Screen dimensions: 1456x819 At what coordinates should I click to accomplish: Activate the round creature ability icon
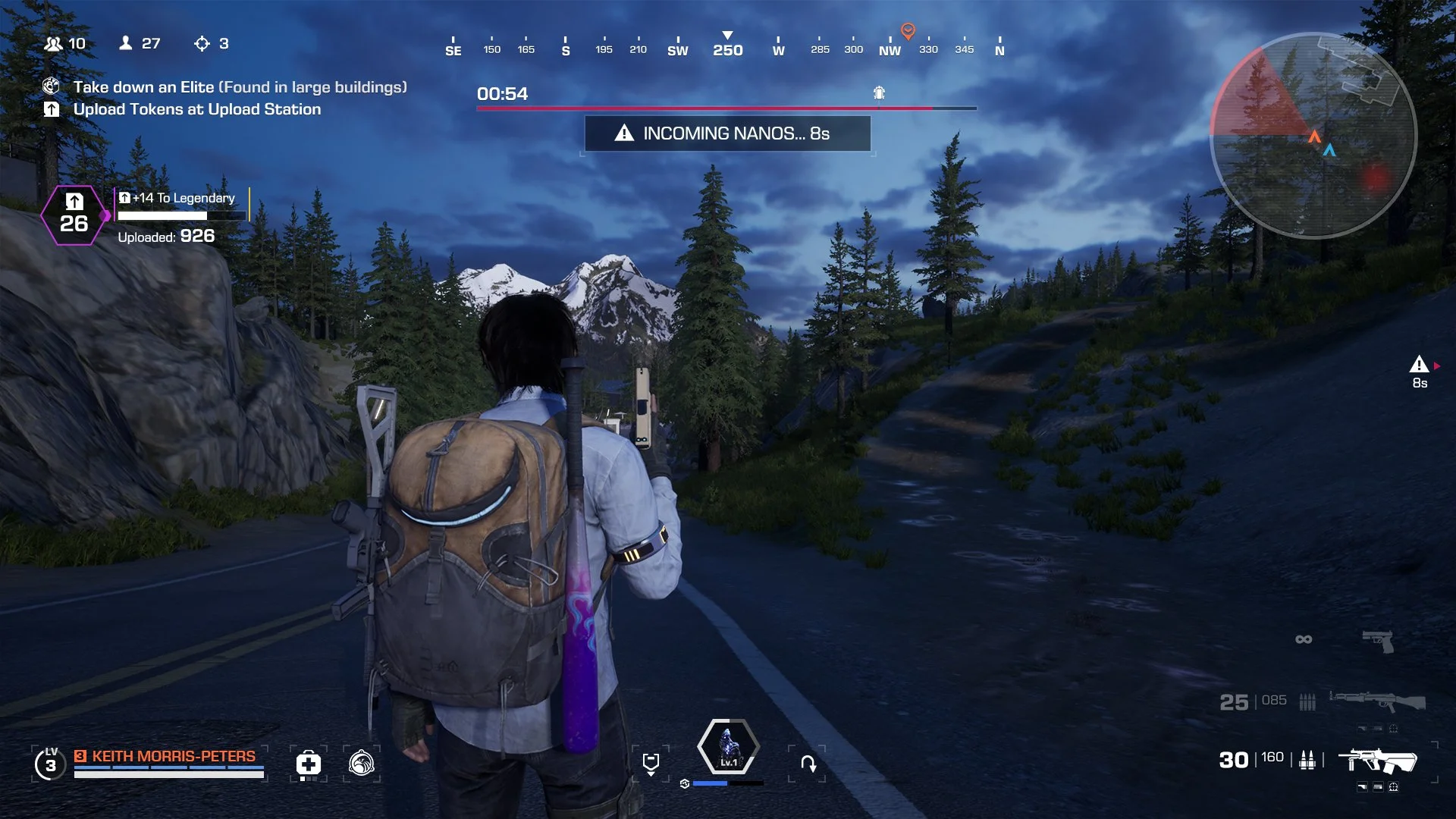[x=362, y=763]
